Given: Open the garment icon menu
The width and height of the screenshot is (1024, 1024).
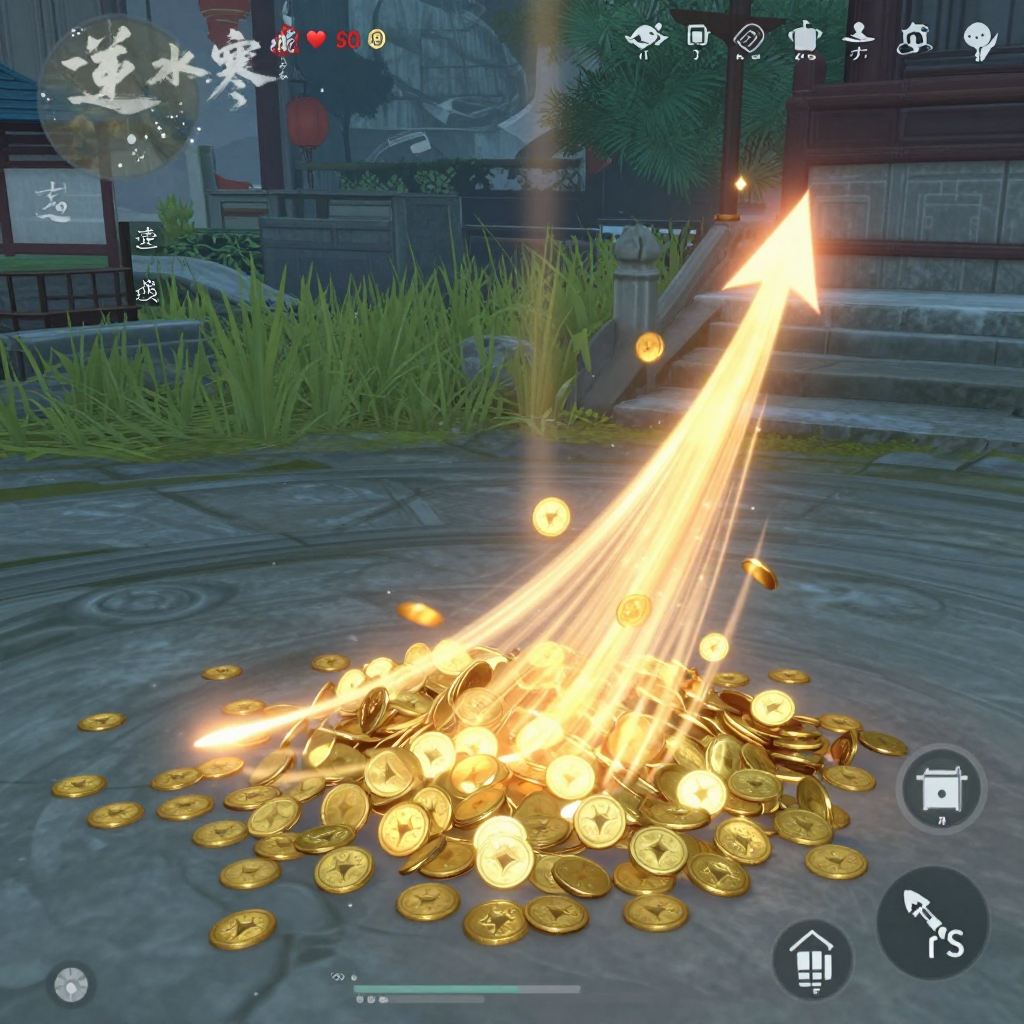Looking at the screenshot, I should tap(803, 39).
